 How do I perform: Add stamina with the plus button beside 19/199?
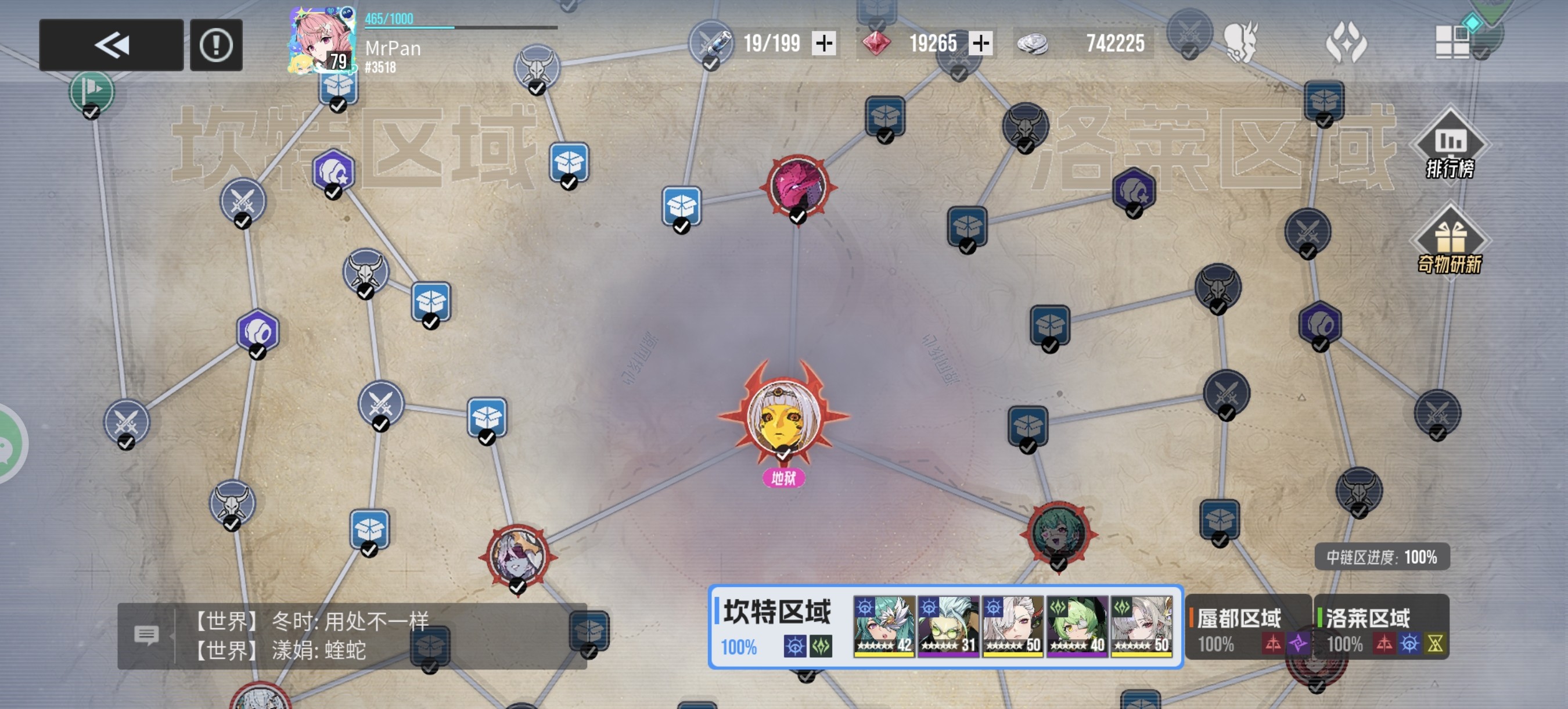(x=824, y=44)
